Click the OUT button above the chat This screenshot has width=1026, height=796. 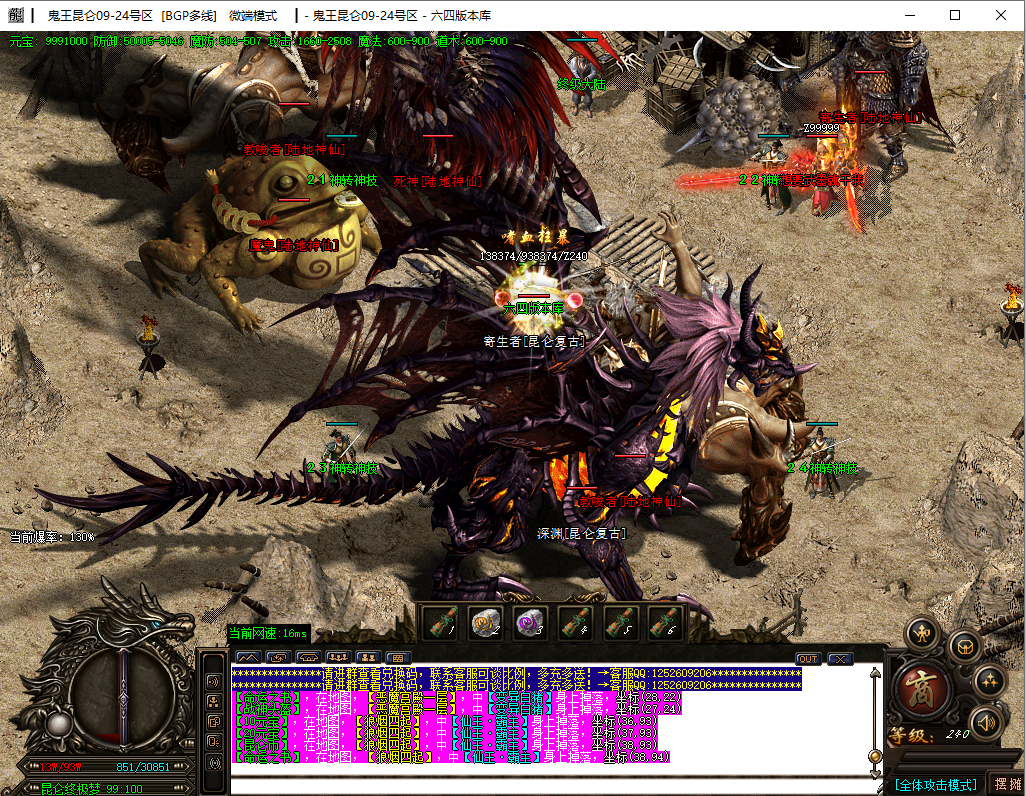(808, 658)
